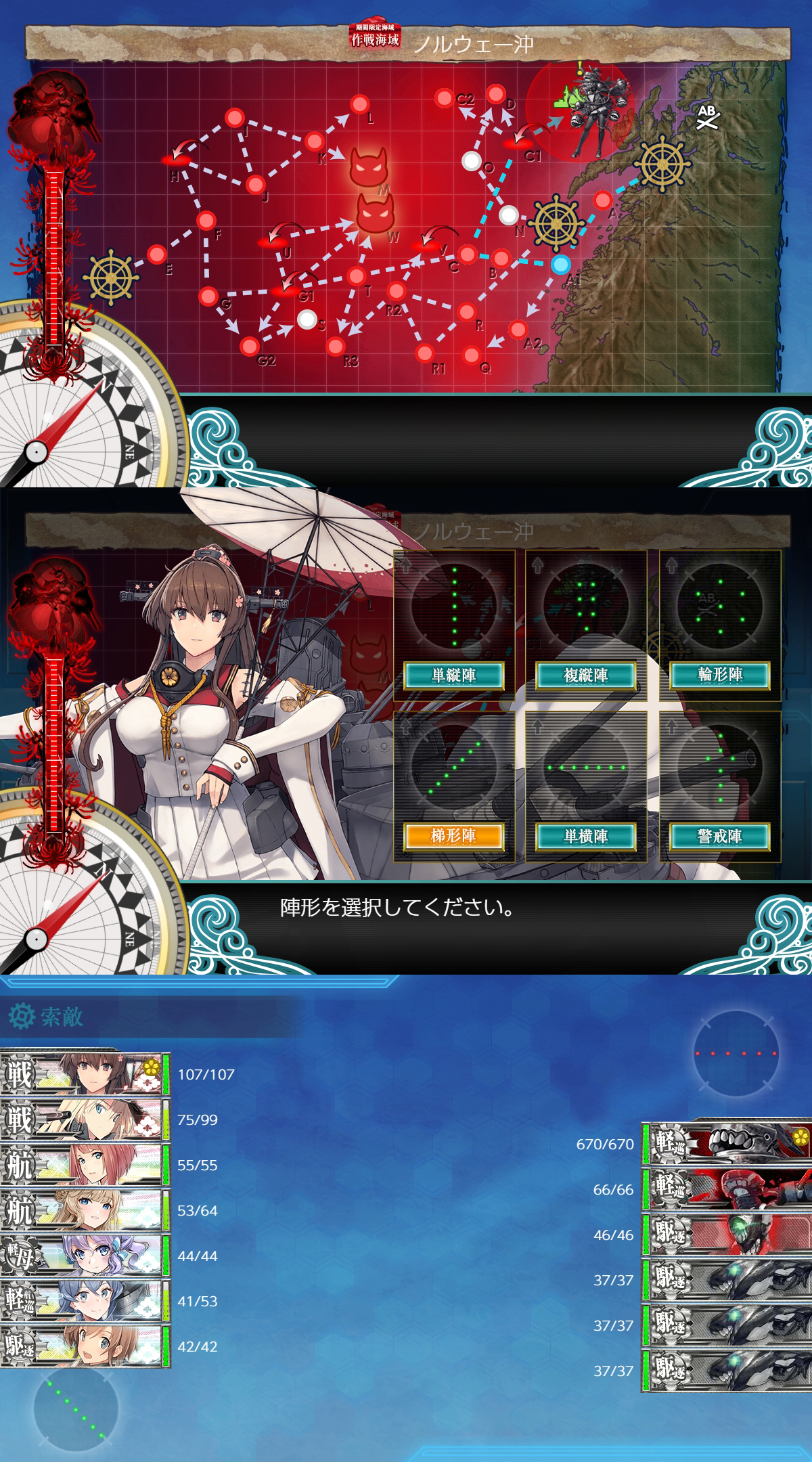Viewport: 812px width, 1462px height.
Task: Choose the 単縦陣 line ahead formation
Action: pos(454,675)
